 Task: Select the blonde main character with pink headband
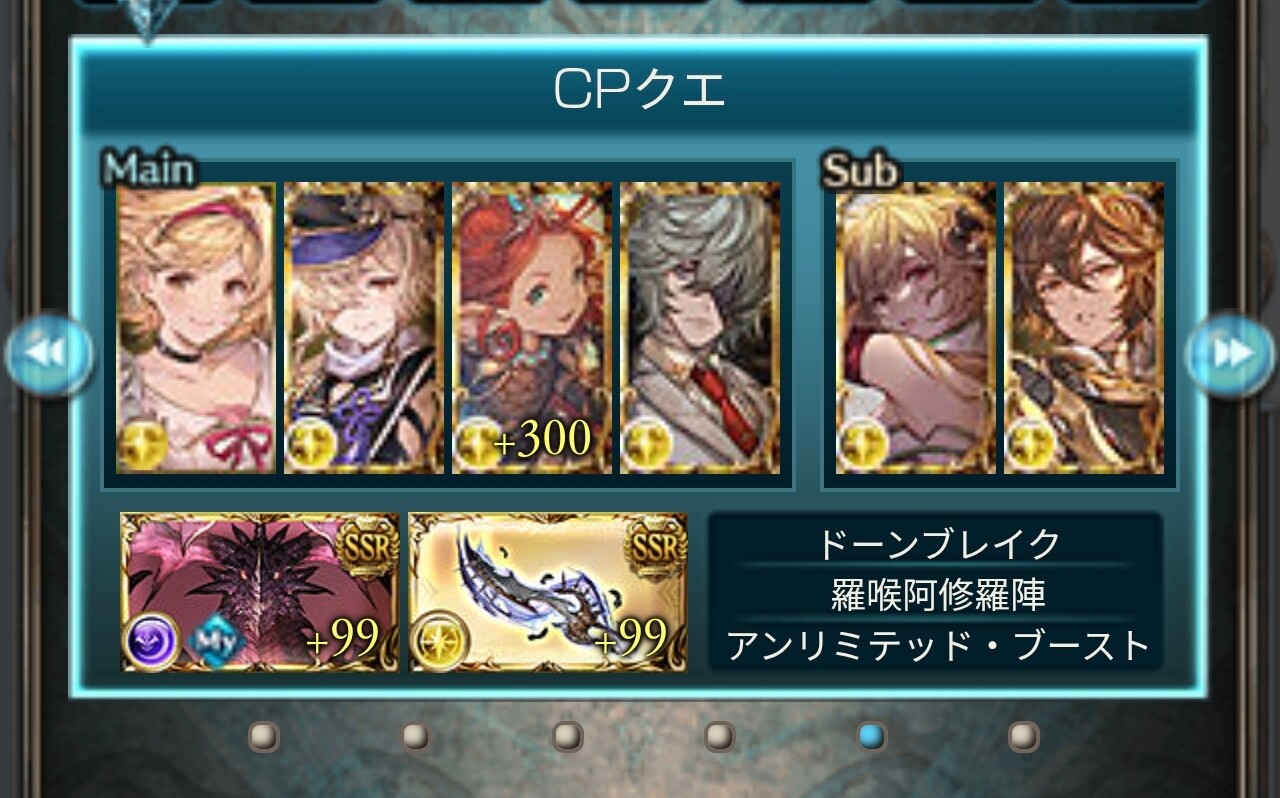pos(195,328)
